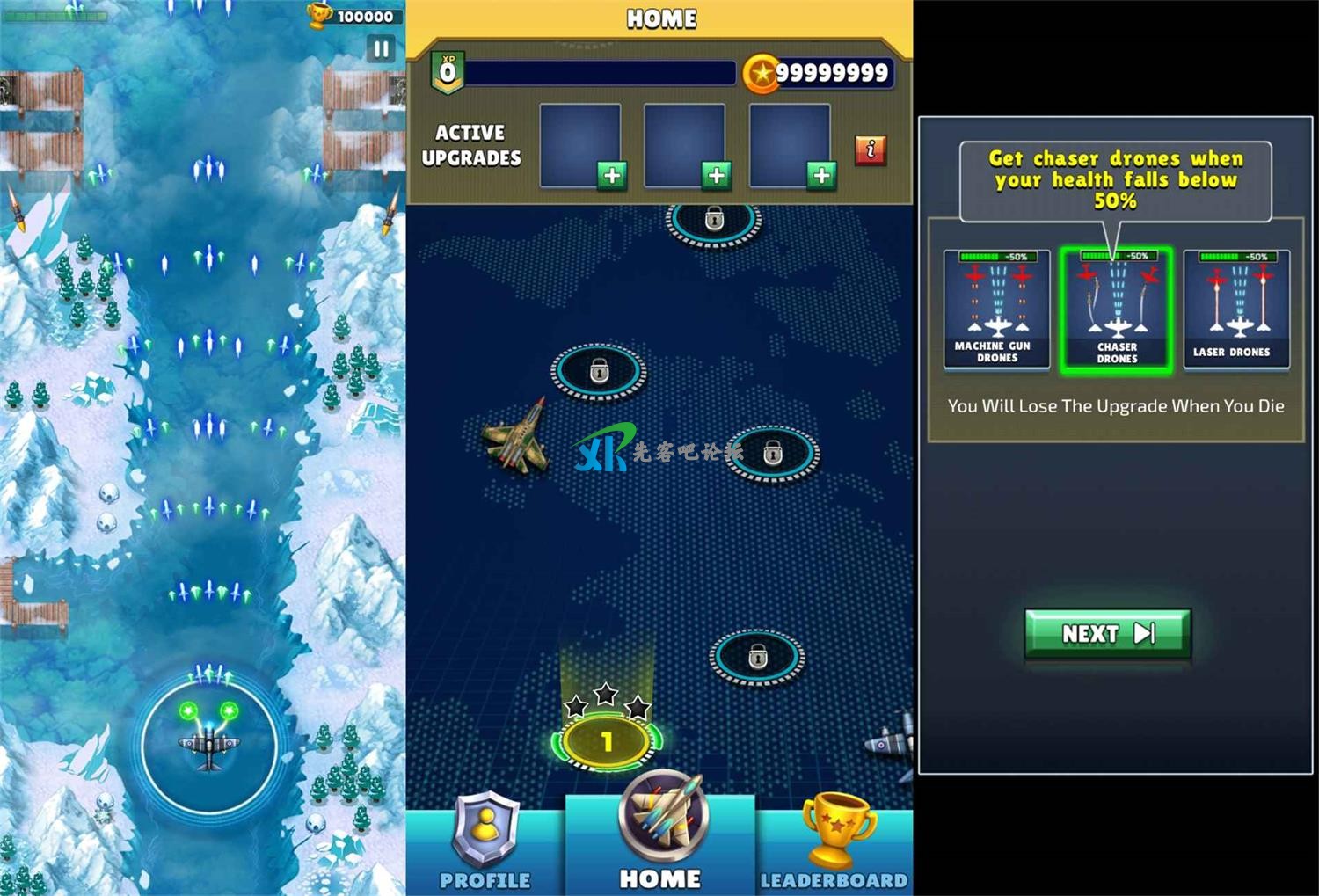Tap the gold coin balance counter
1319x896 pixels.
(818, 73)
